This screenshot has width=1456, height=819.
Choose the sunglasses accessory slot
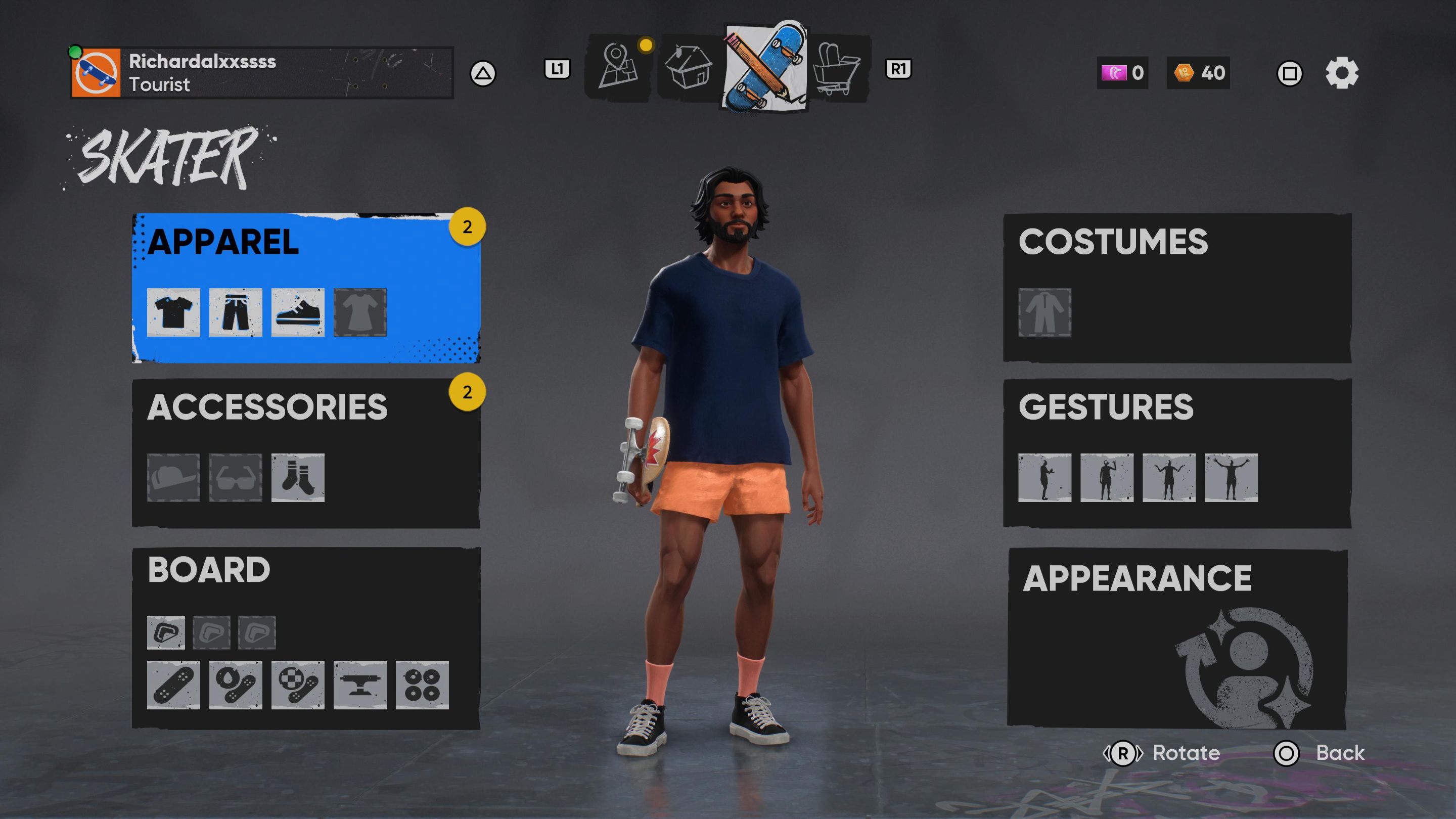point(235,478)
